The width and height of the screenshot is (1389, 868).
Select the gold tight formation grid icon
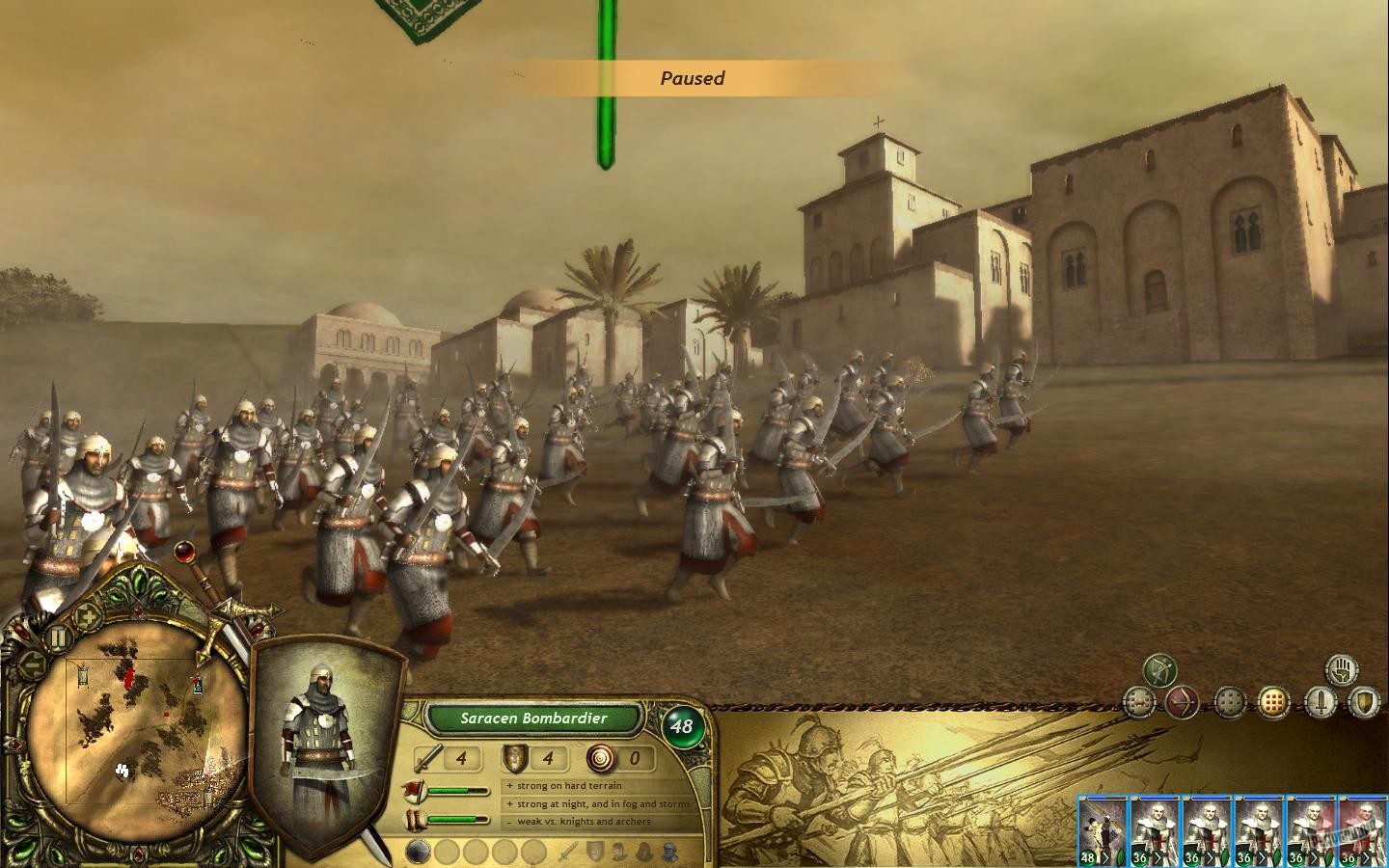(1272, 702)
